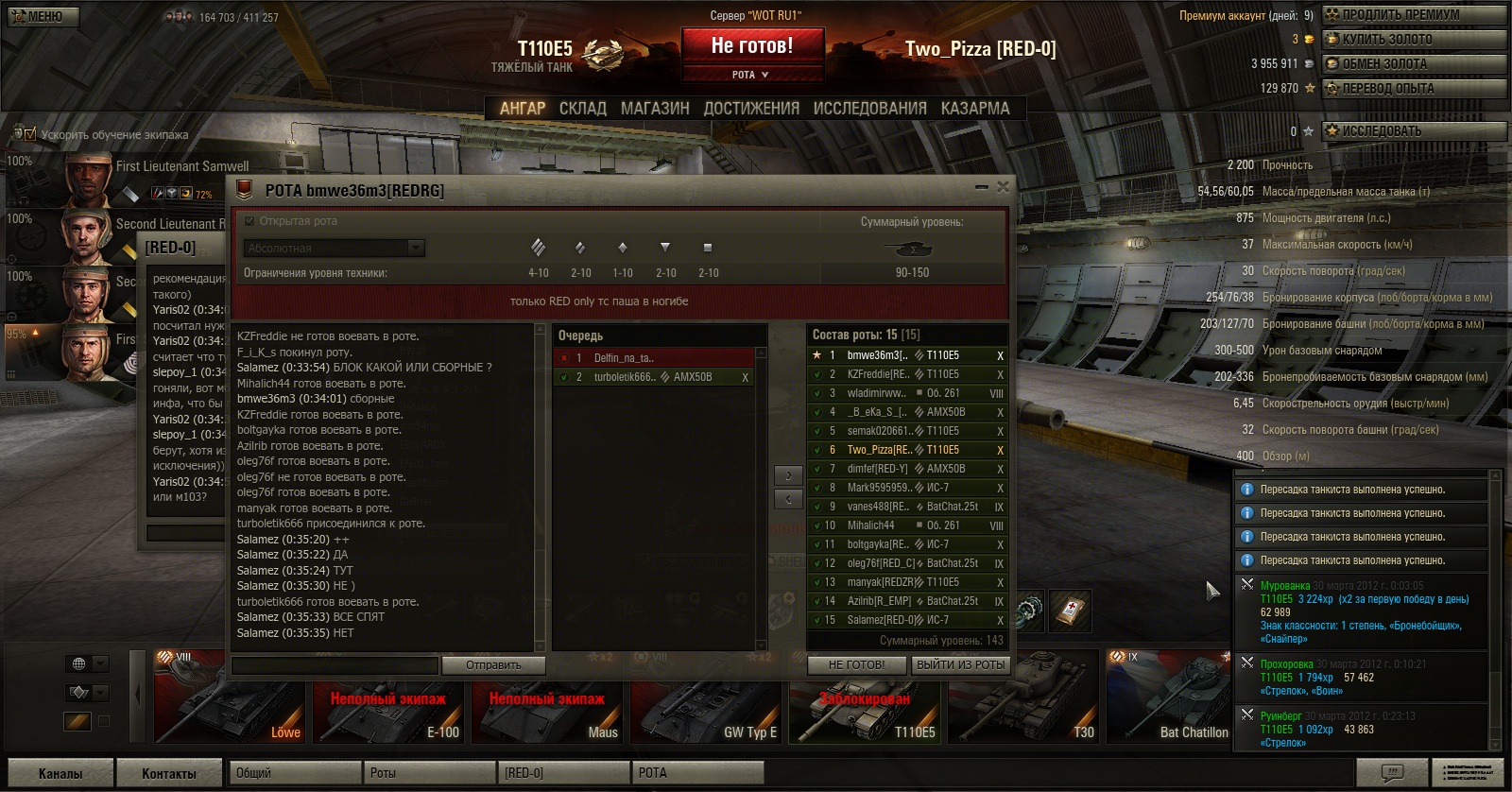Send chat message with Отправить
1512x792 pixels.
click(x=493, y=665)
